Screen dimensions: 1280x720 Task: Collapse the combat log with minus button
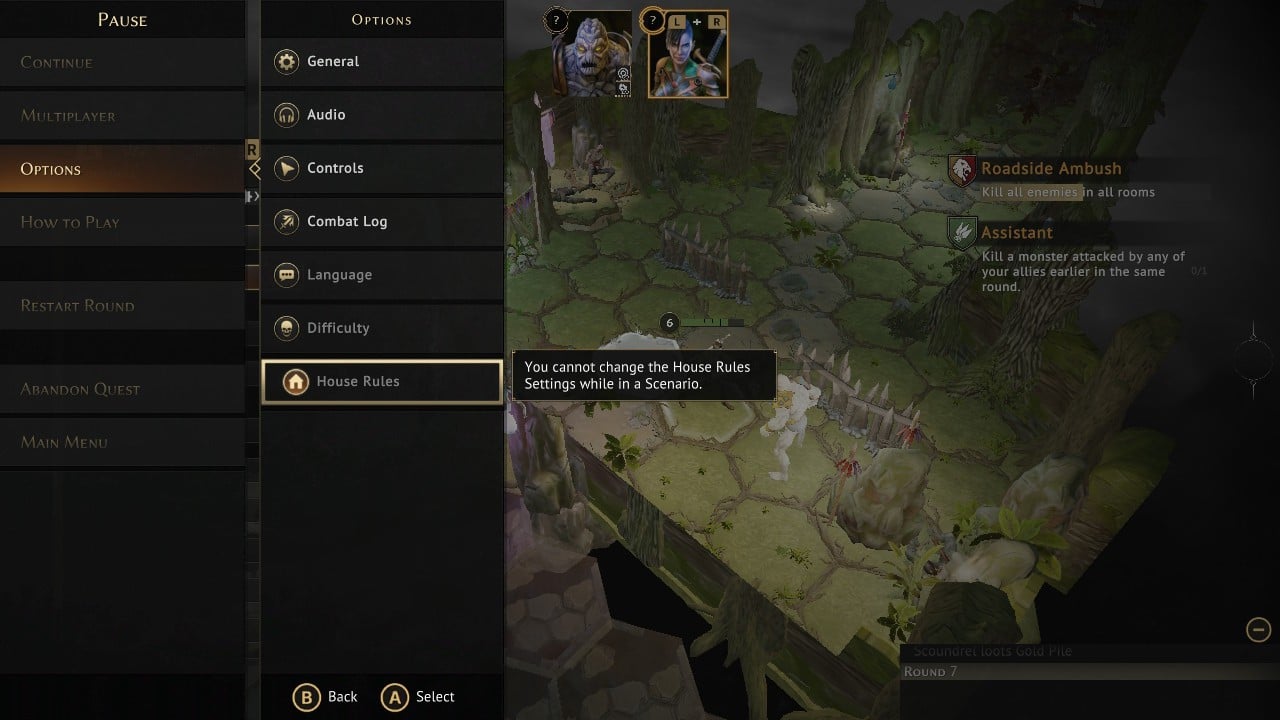tap(1258, 629)
